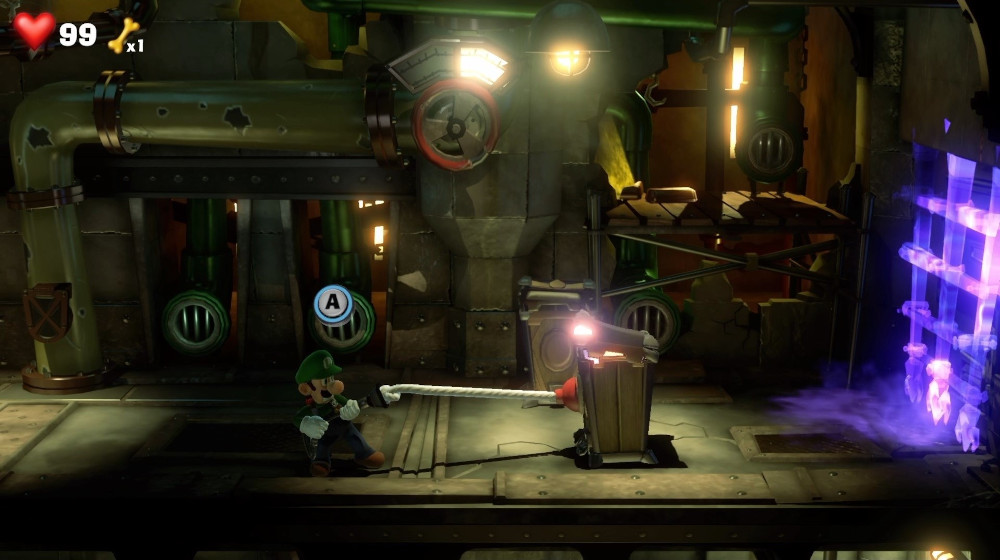
Task: Select the golden bone item icon
Action: (x=122, y=34)
